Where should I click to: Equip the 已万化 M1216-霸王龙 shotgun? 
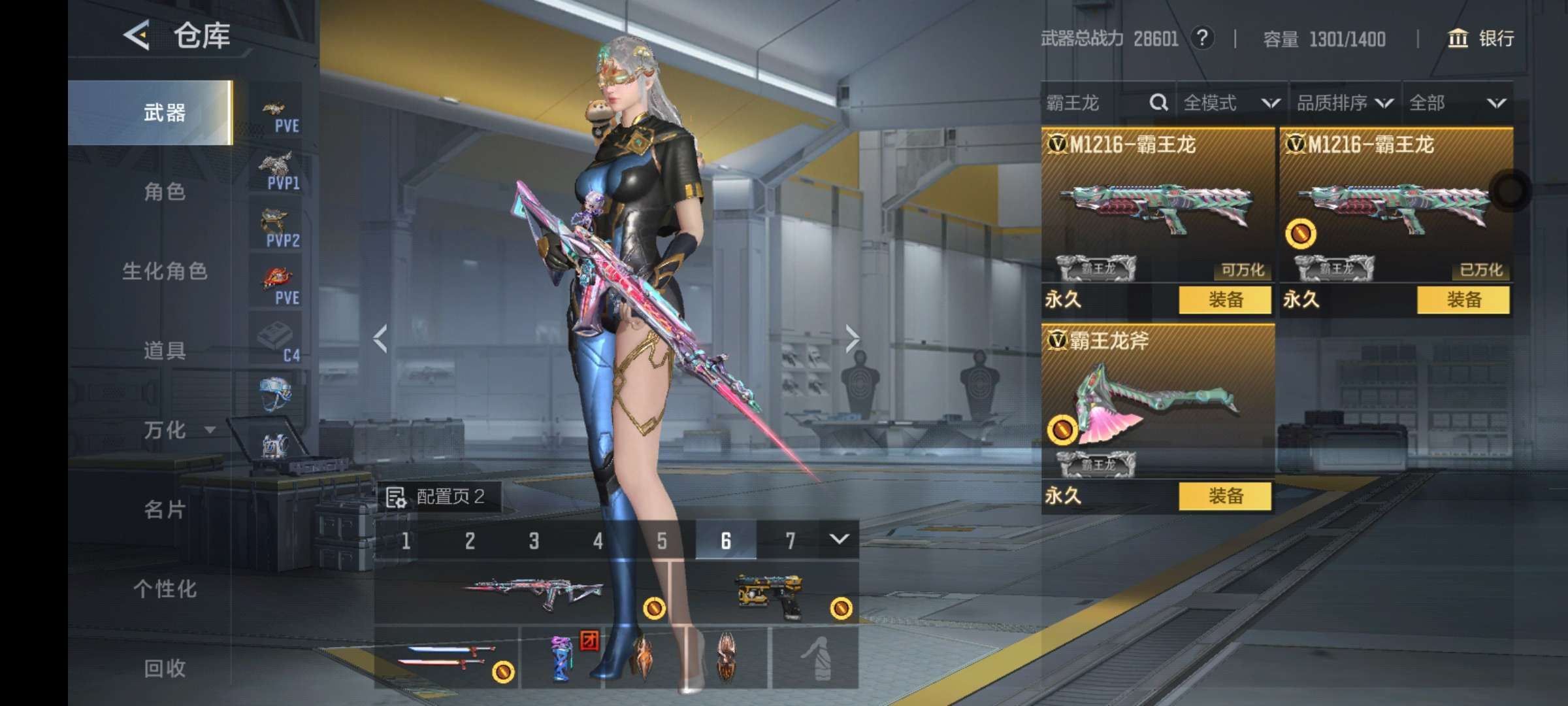pyautogui.click(x=1463, y=300)
